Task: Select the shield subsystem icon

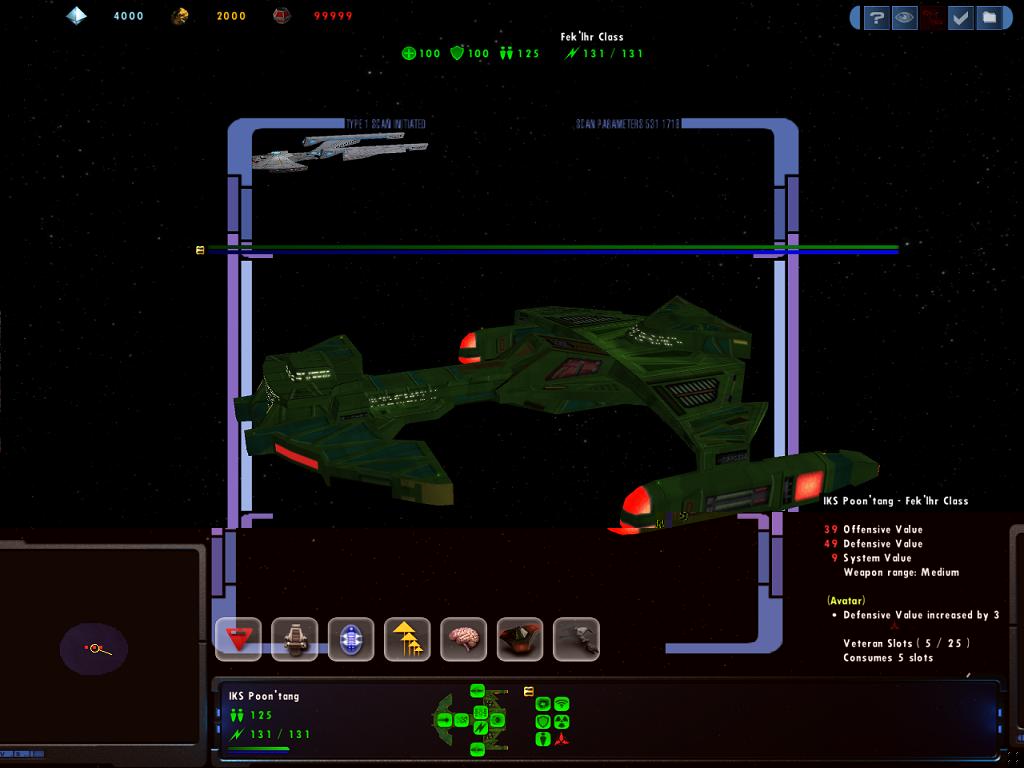Action: [543, 721]
